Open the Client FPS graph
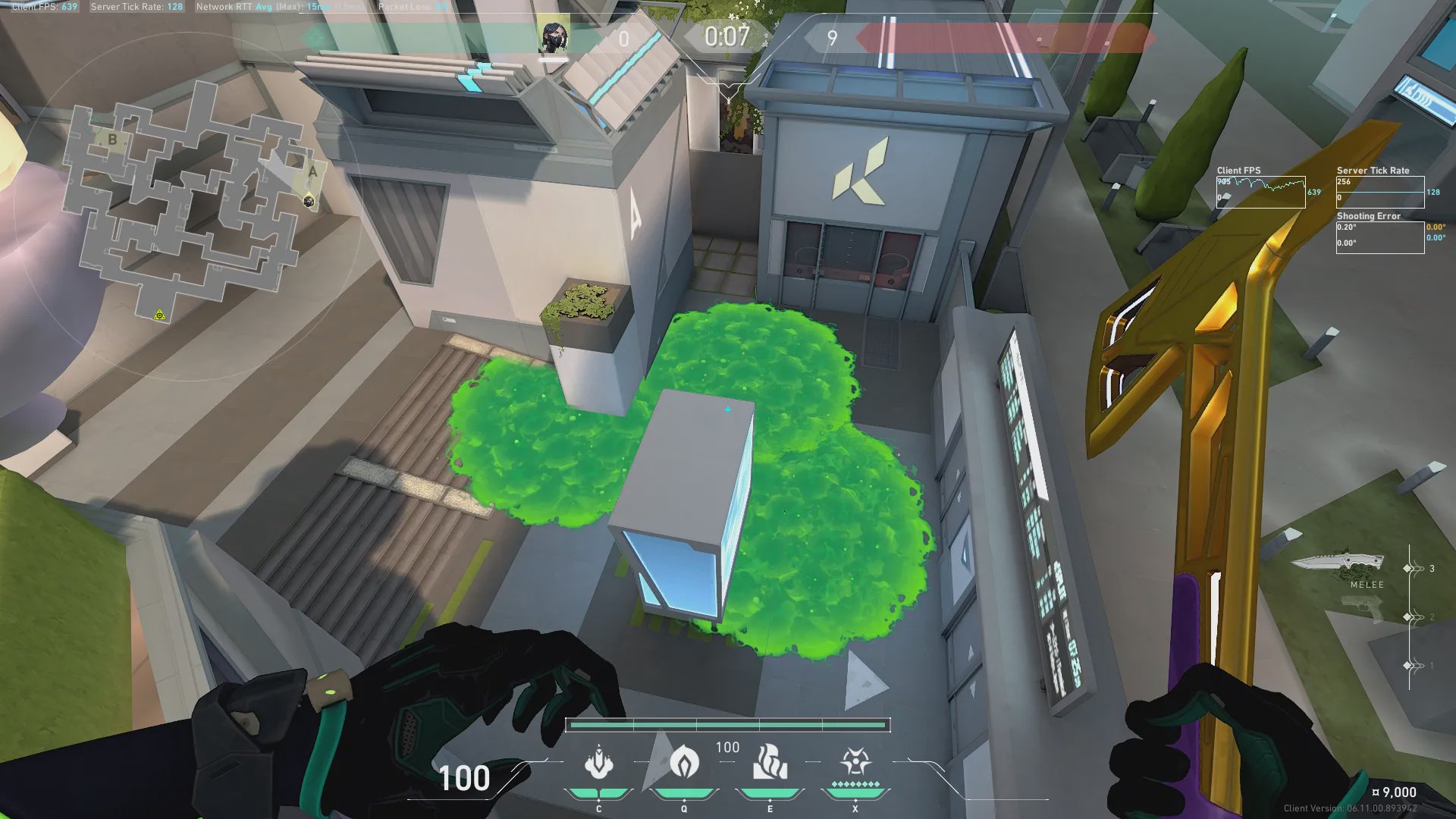The image size is (1456, 819). 1260,193
